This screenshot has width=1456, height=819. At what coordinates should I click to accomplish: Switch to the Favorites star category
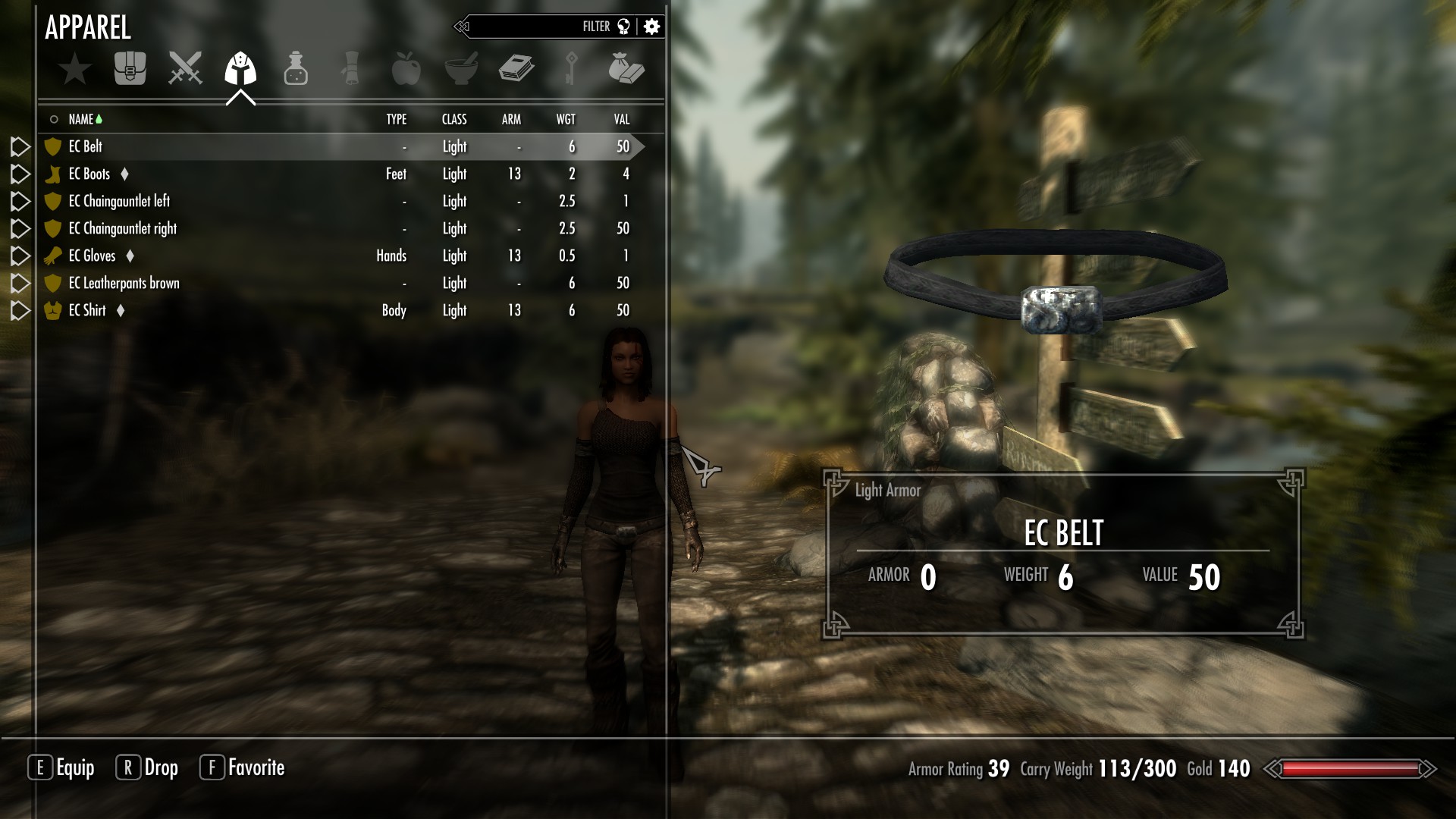click(x=75, y=69)
